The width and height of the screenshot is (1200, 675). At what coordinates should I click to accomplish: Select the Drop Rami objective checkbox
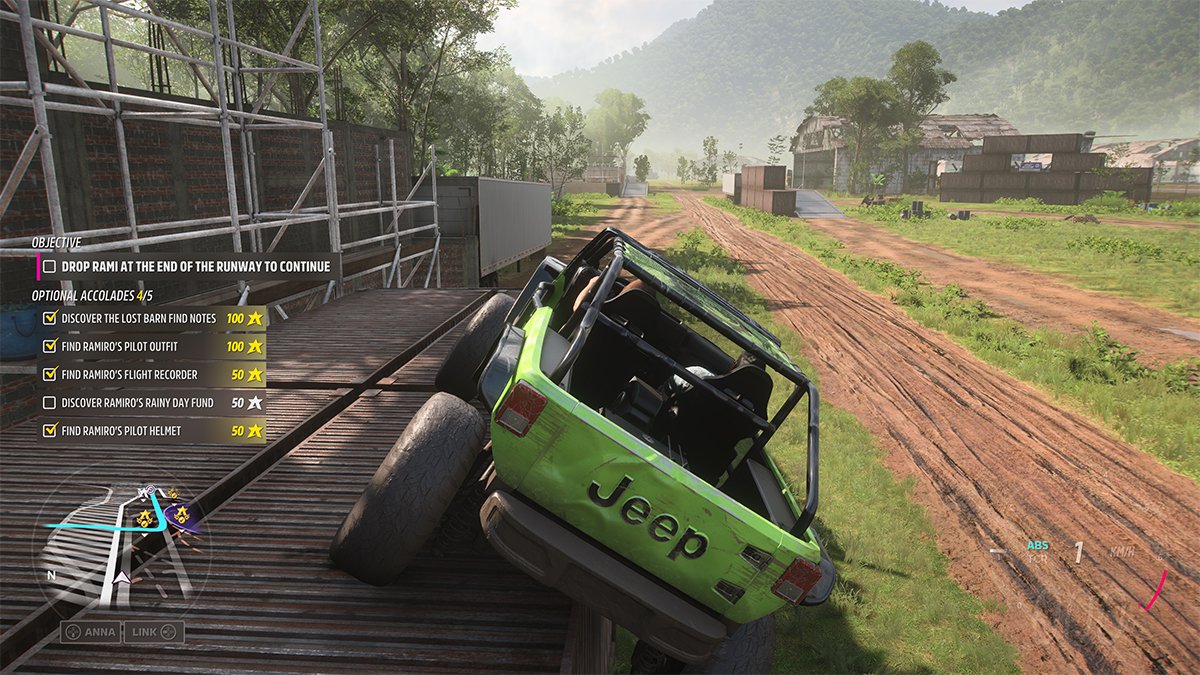pos(49,267)
